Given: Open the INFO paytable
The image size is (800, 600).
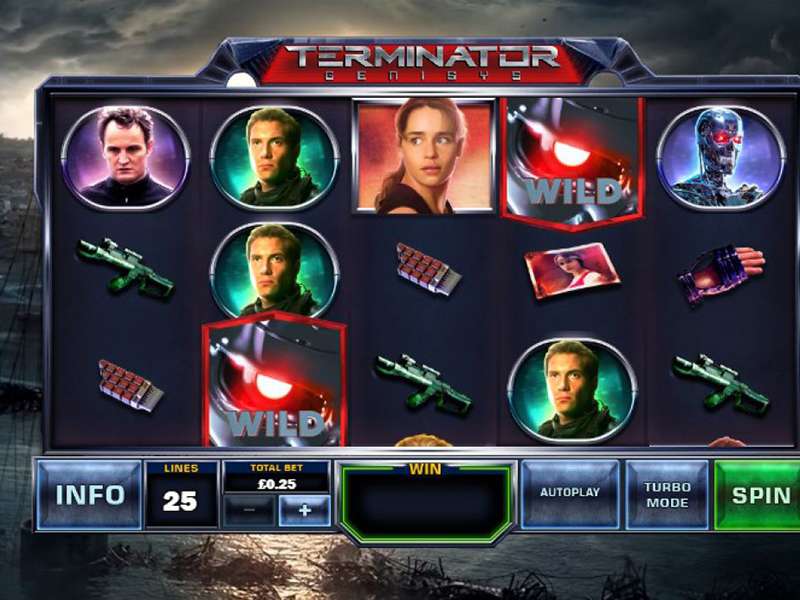Looking at the screenshot, I should coord(89,495).
